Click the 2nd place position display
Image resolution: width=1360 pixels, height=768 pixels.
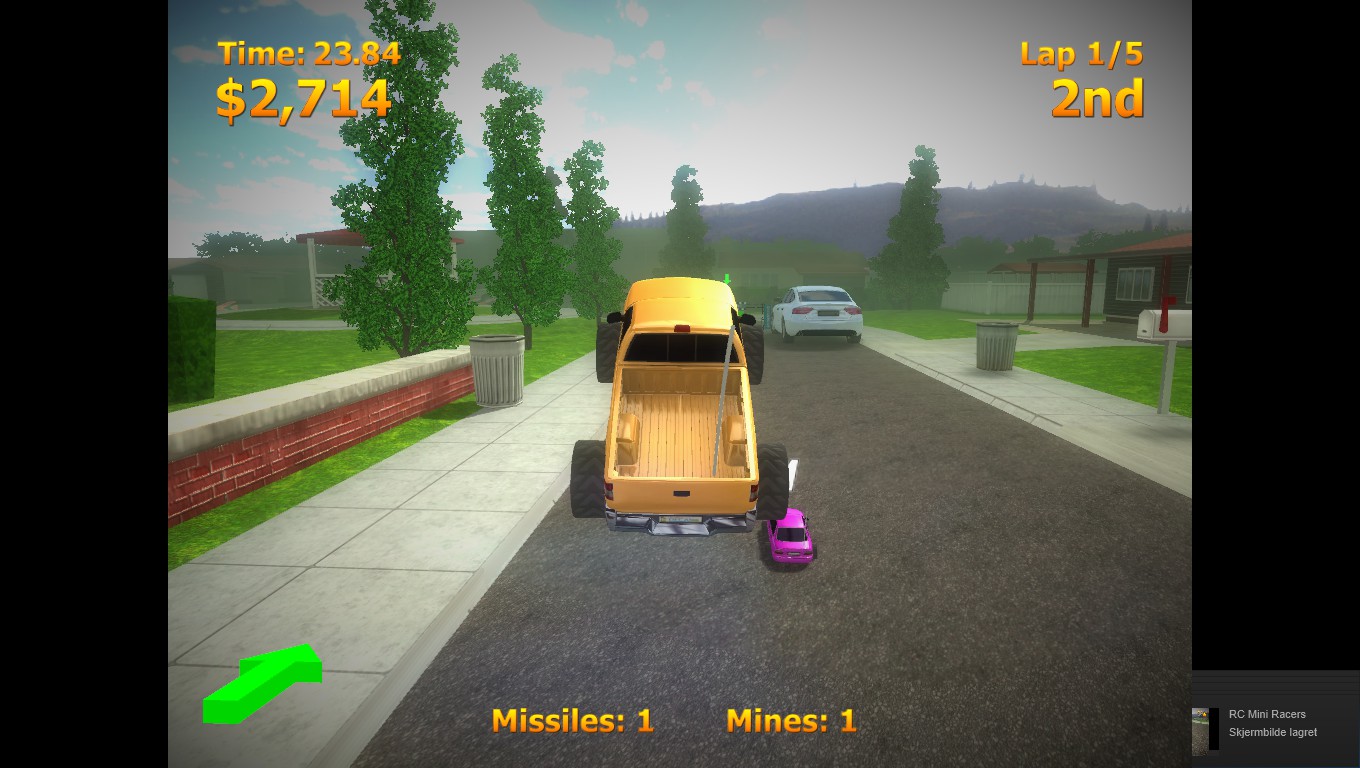coord(1096,99)
